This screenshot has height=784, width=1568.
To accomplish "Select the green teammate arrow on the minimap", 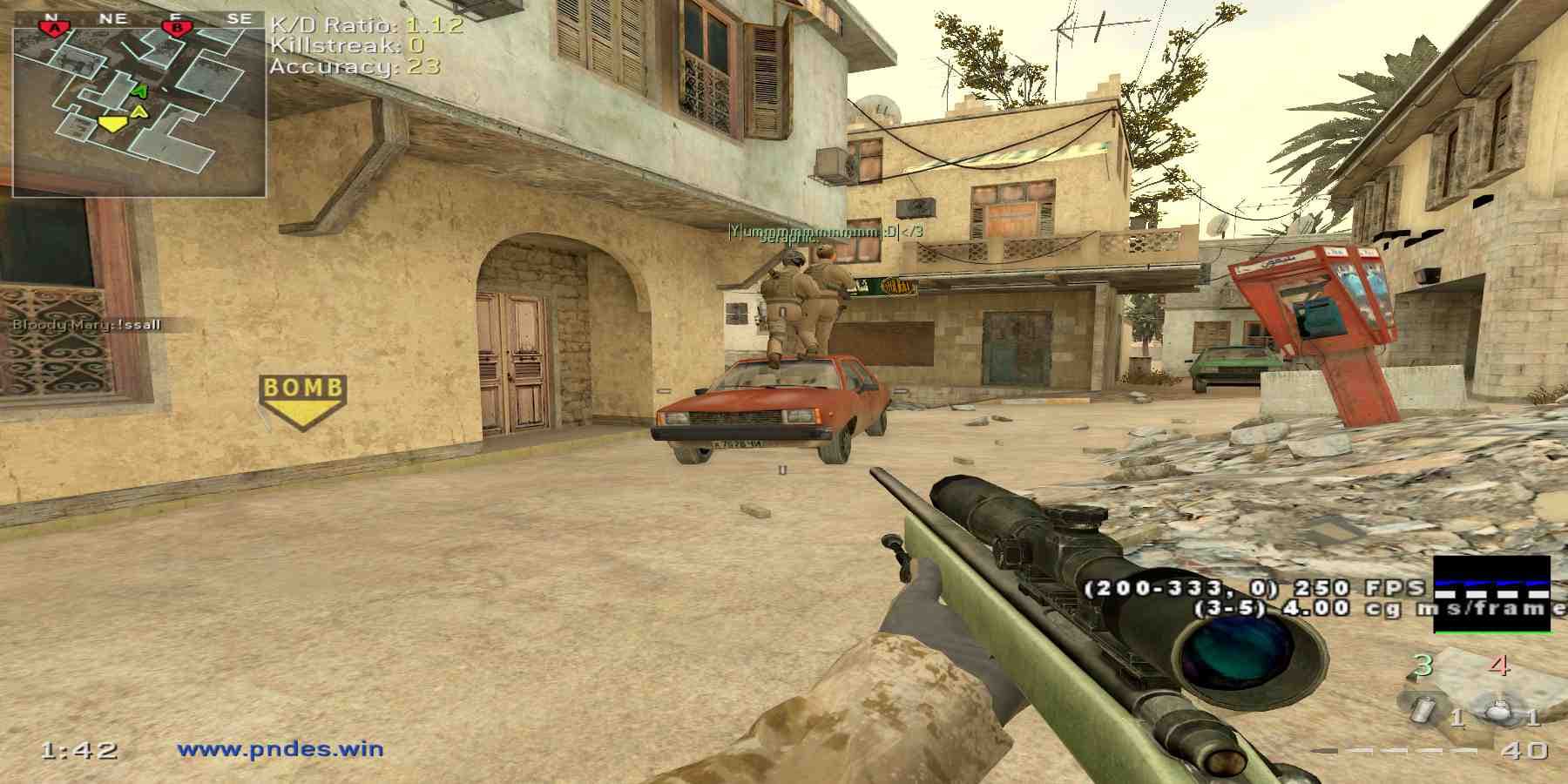I will click(x=139, y=90).
